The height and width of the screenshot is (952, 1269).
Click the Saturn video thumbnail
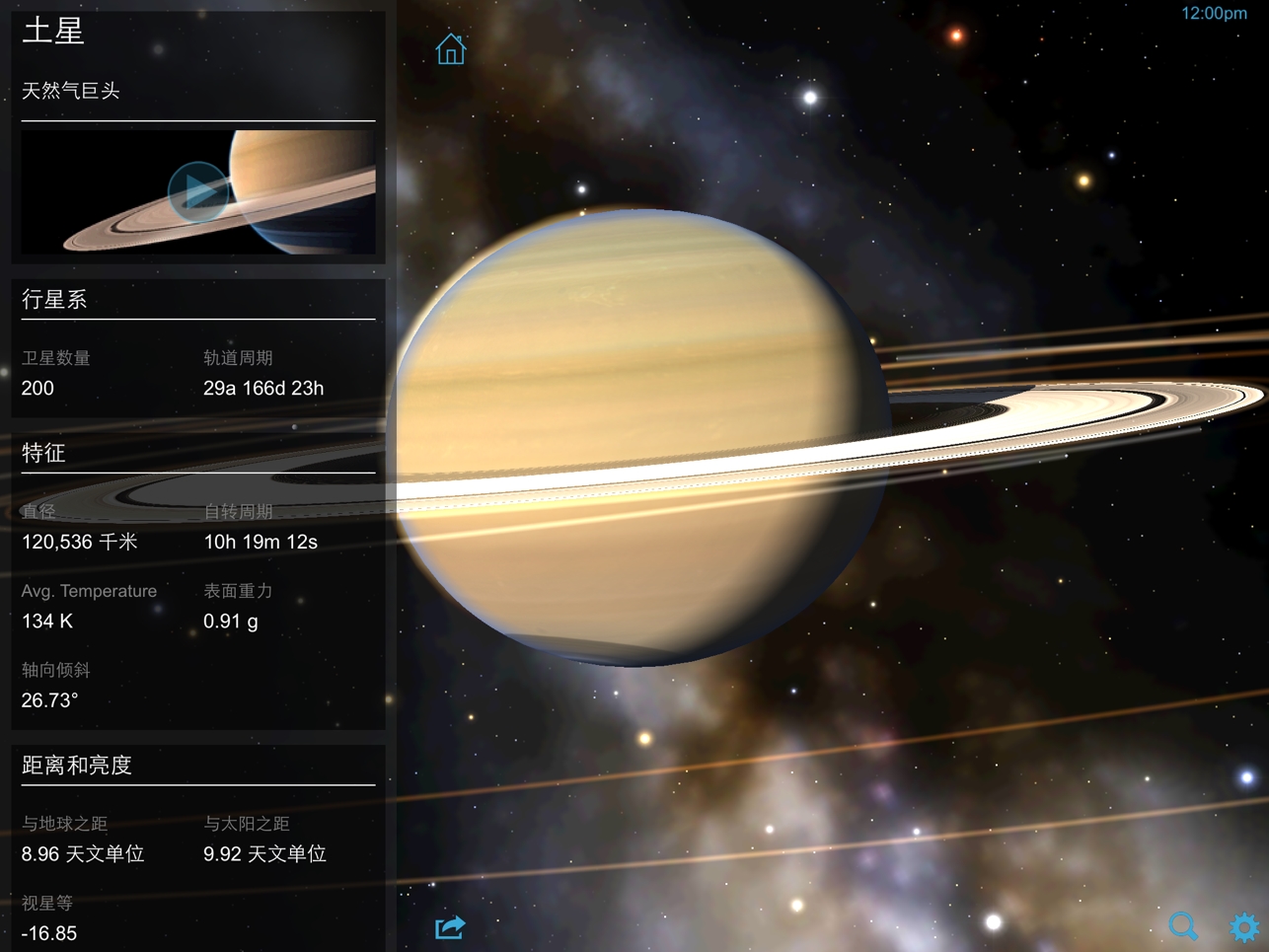[198, 189]
